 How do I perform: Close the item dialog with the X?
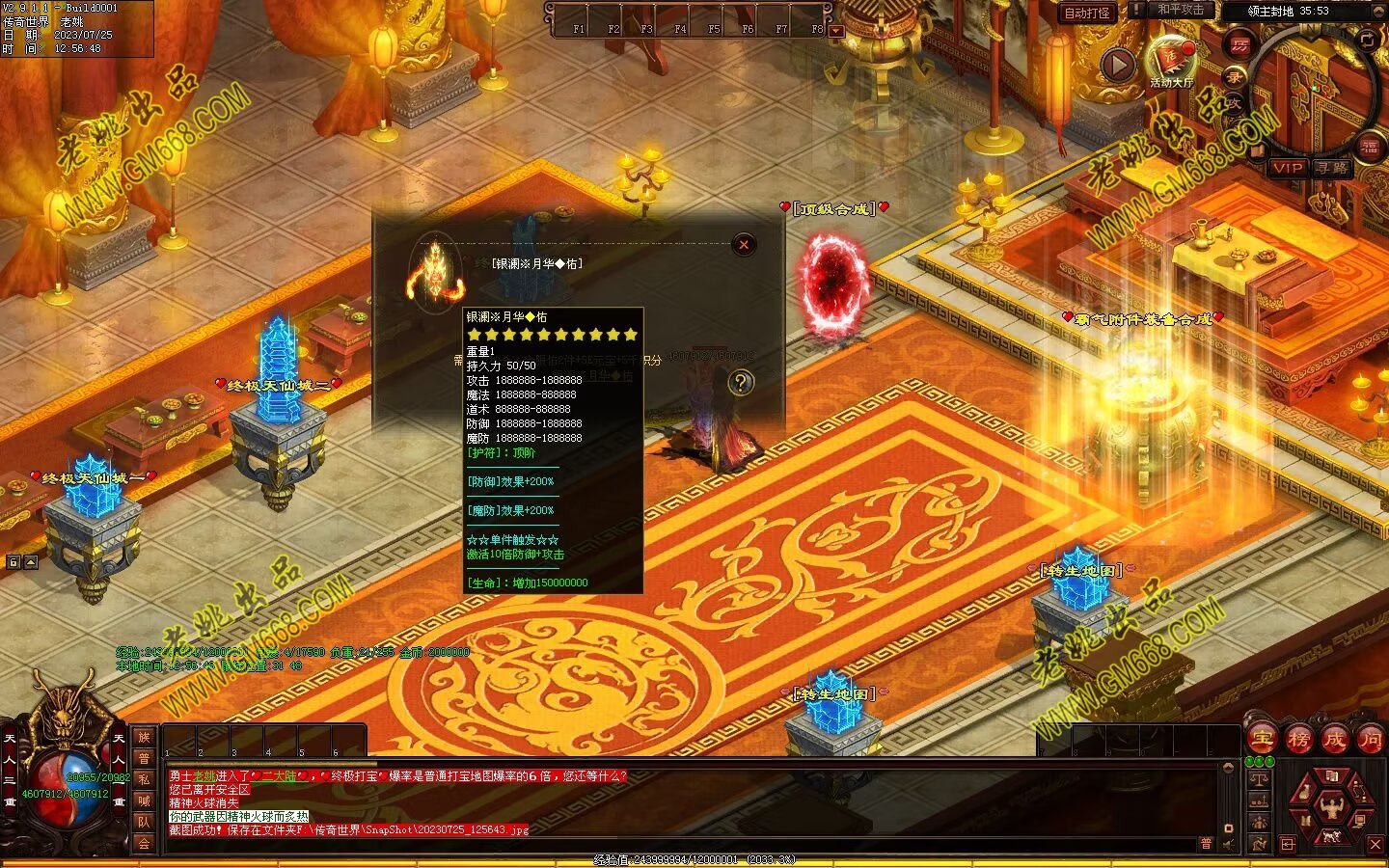pyautogui.click(x=744, y=245)
